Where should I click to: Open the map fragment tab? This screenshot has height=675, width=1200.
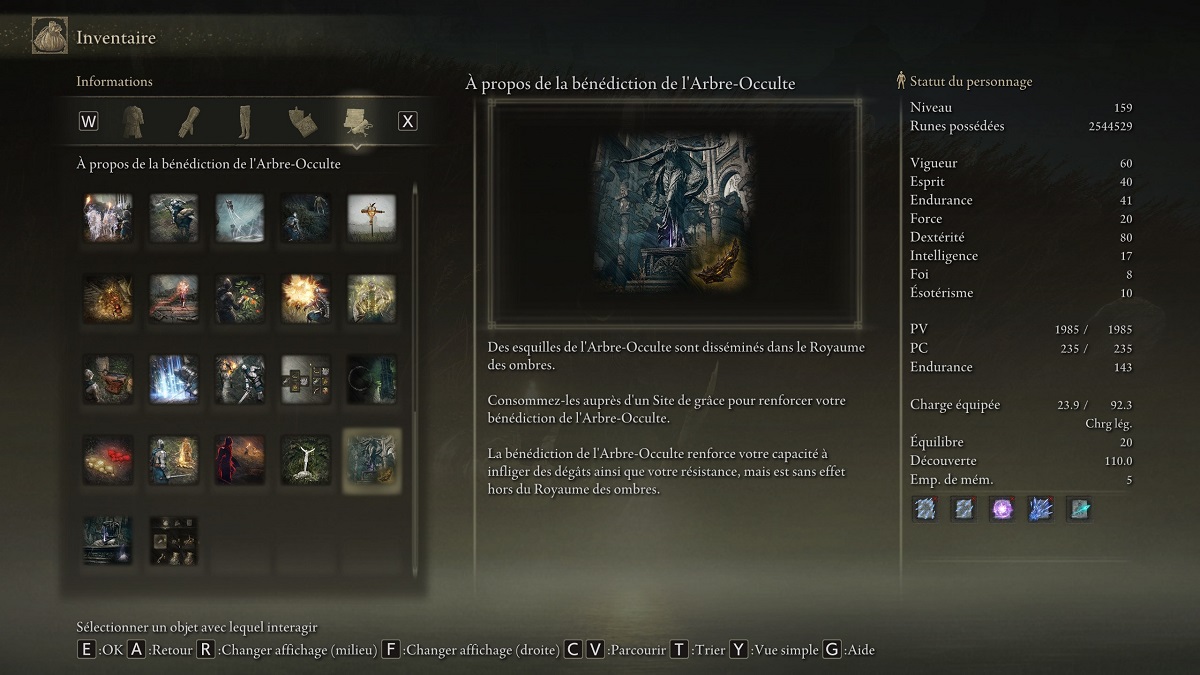[300, 121]
